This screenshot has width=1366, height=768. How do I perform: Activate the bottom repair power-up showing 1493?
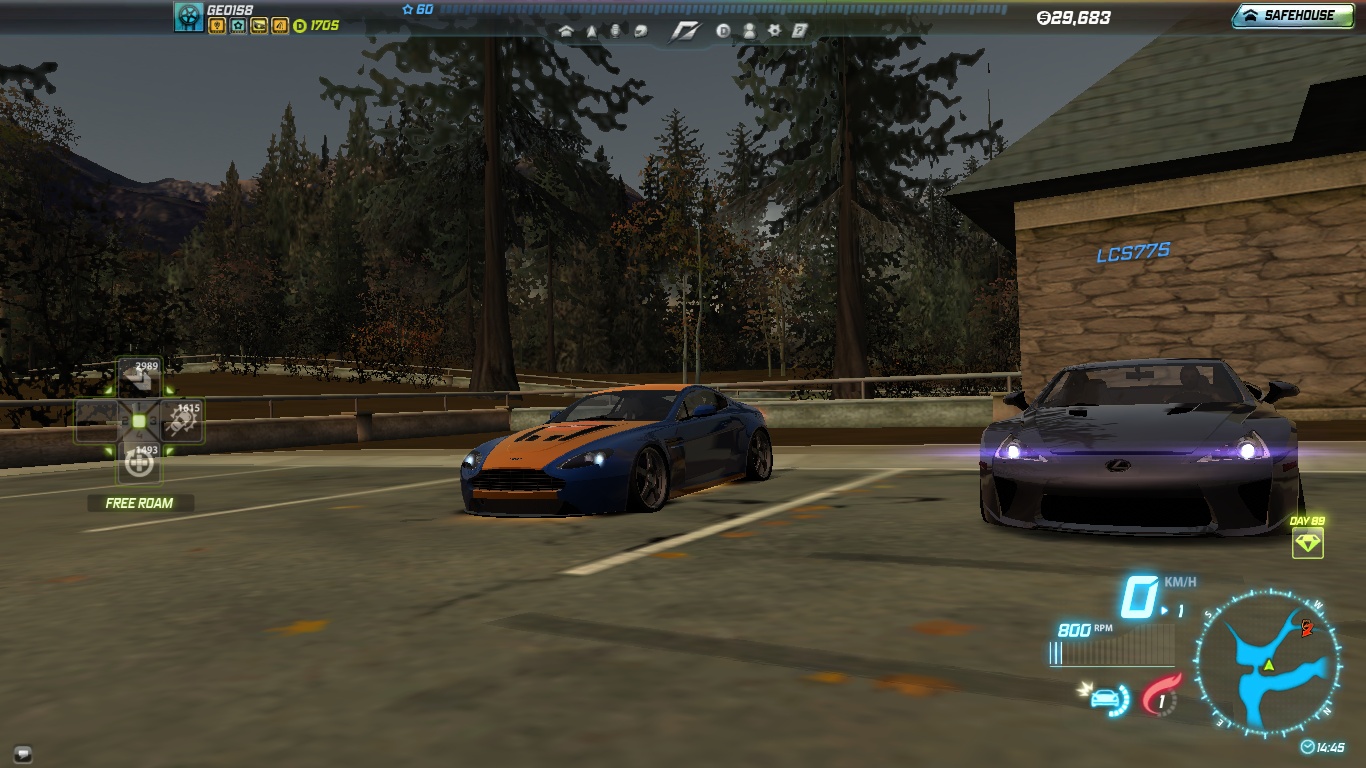click(137, 465)
